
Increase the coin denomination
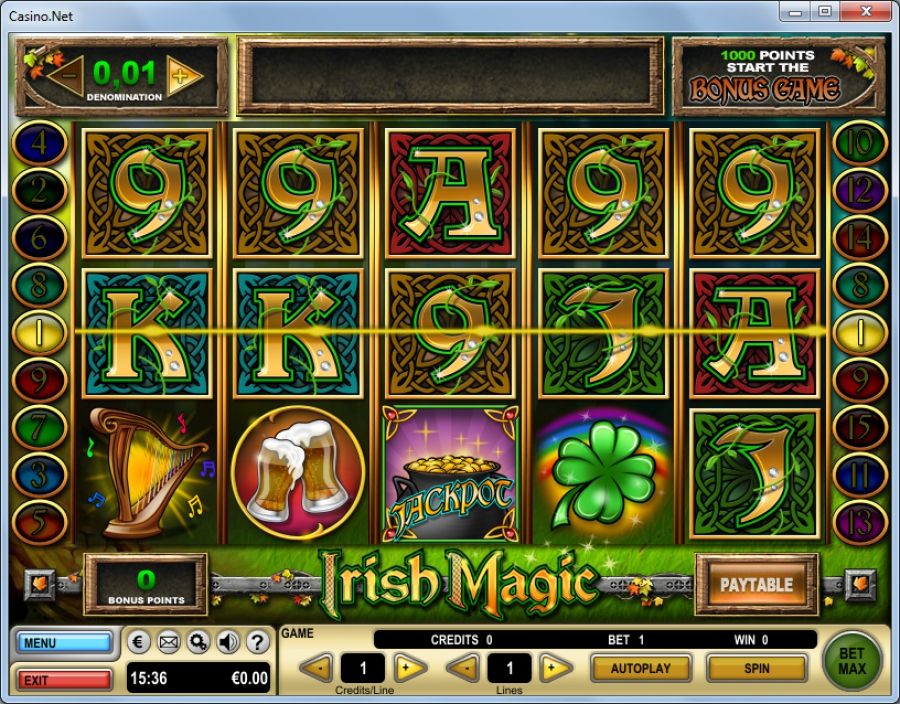click(183, 76)
